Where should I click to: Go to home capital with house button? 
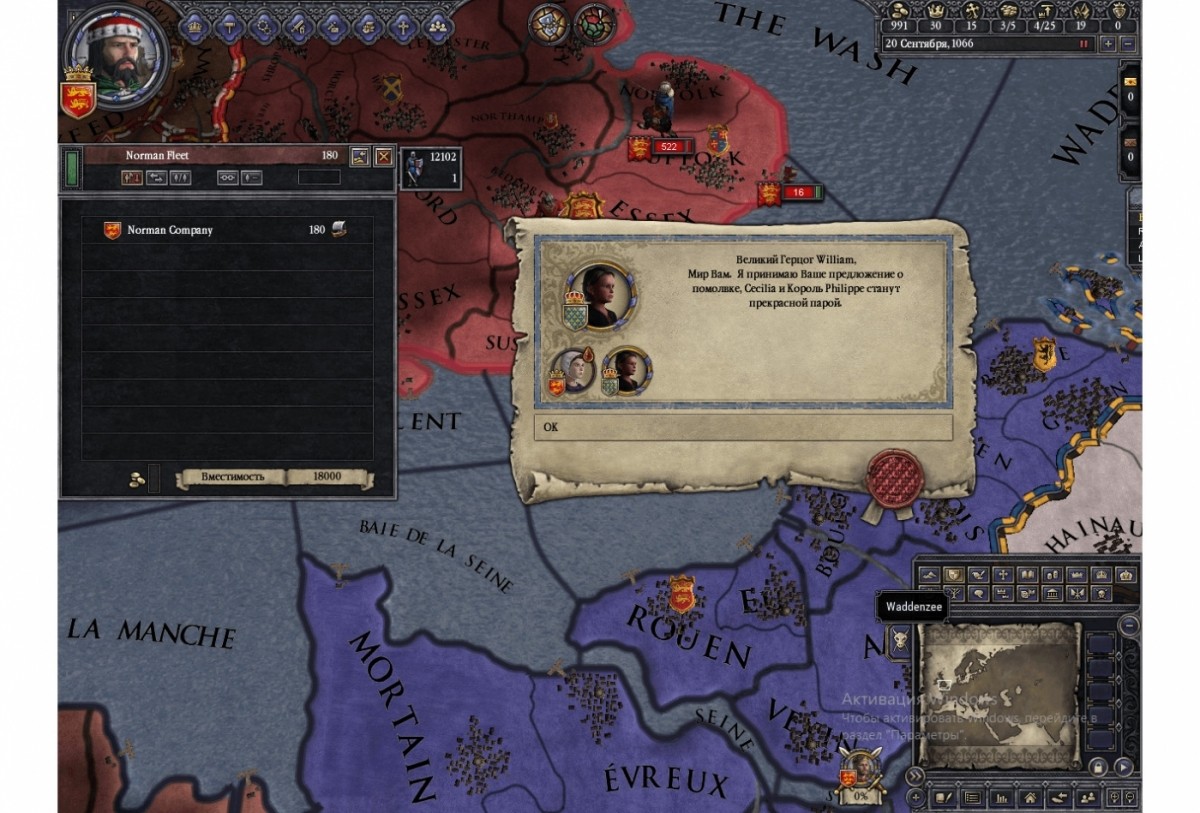1028,798
